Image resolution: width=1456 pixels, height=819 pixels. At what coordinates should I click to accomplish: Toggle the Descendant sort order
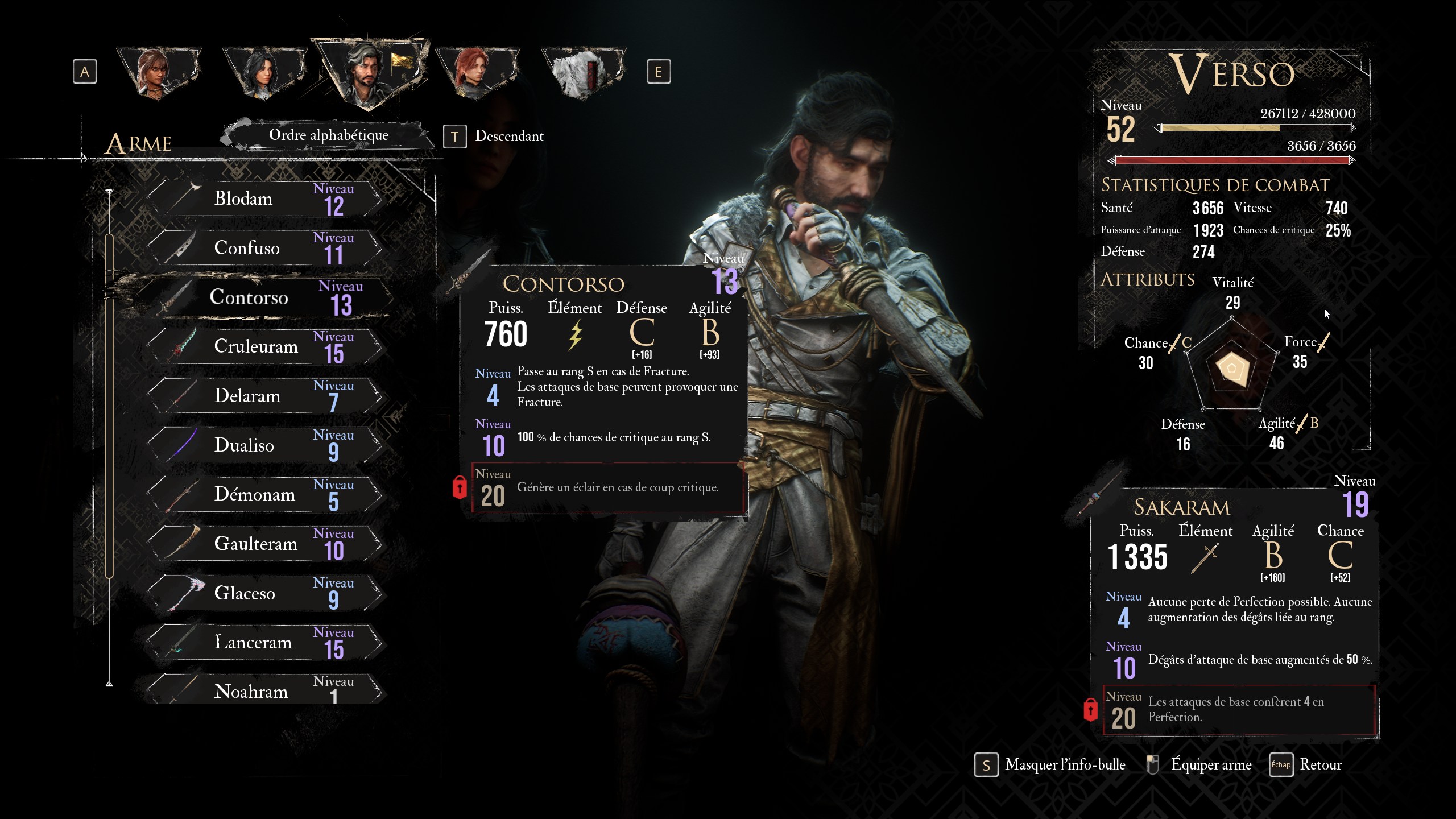point(495,136)
